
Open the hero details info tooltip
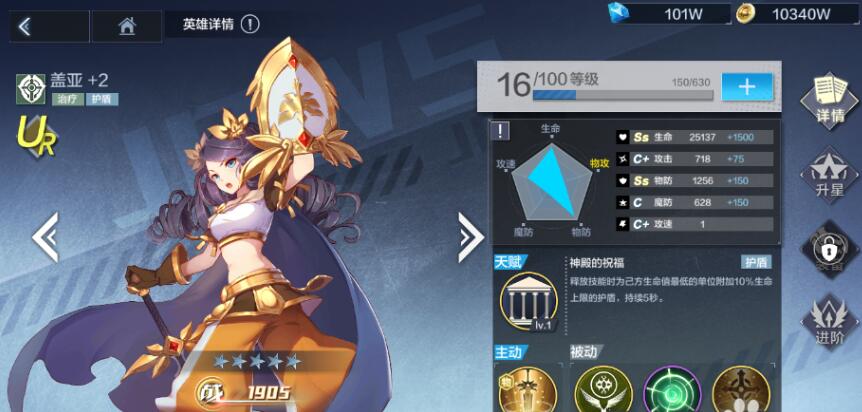tap(250, 25)
